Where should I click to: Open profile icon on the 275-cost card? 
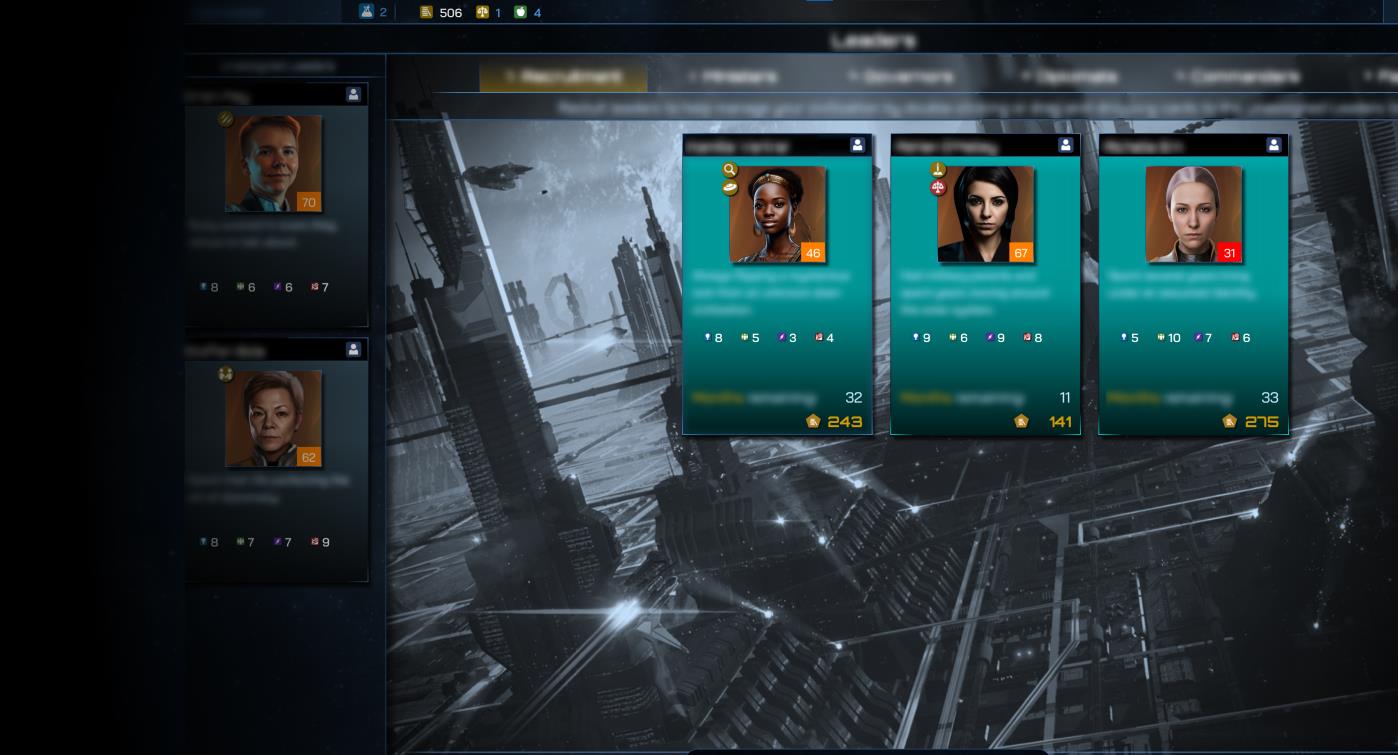(x=1273, y=145)
